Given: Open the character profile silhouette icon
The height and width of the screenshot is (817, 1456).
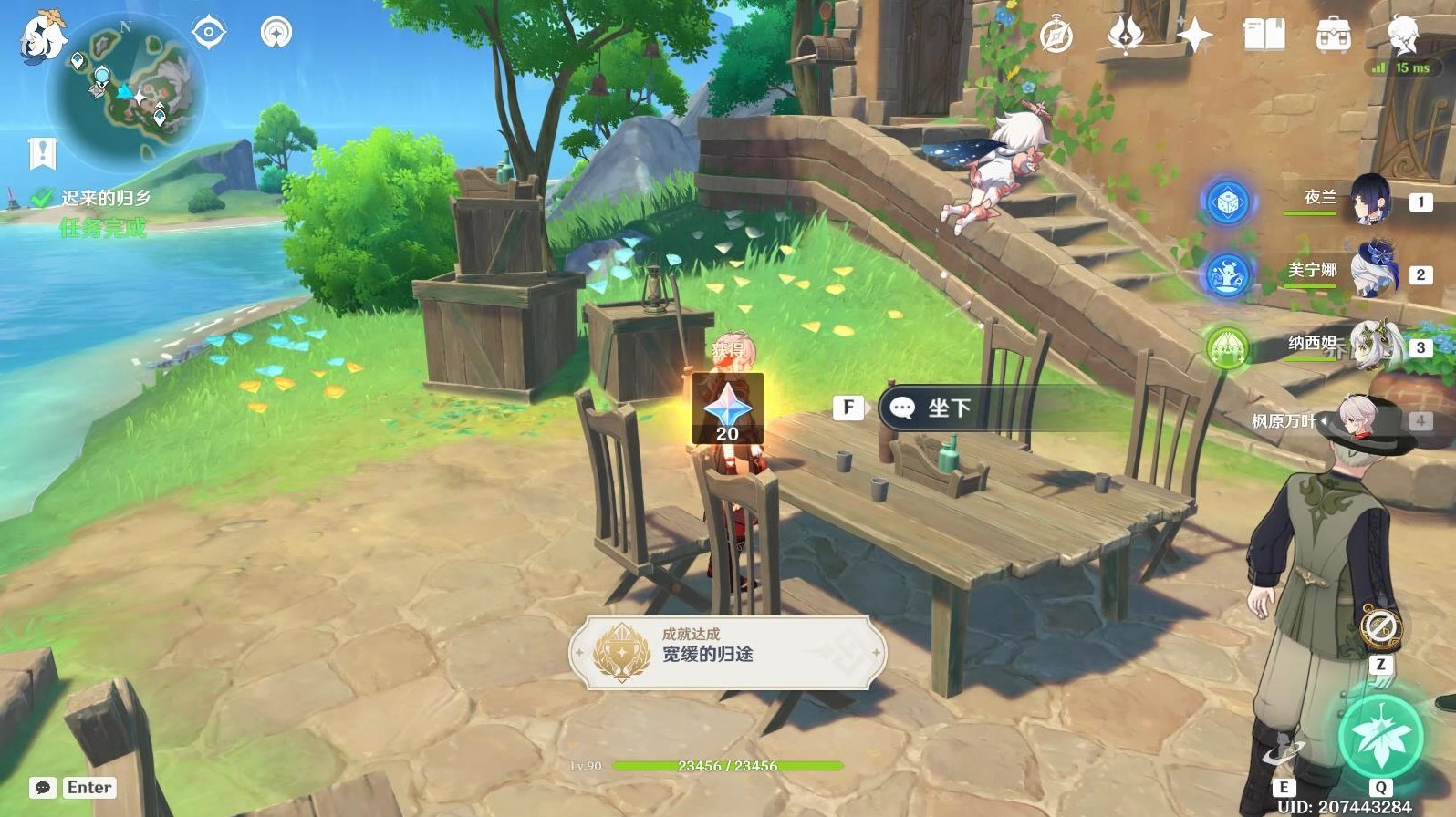Looking at the screenshot, I should coord(1402,34).
